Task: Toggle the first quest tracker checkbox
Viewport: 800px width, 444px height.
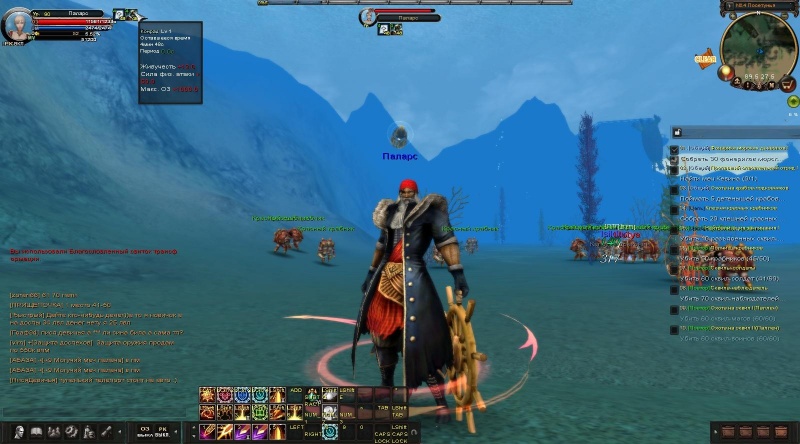Action: [674, 149]
